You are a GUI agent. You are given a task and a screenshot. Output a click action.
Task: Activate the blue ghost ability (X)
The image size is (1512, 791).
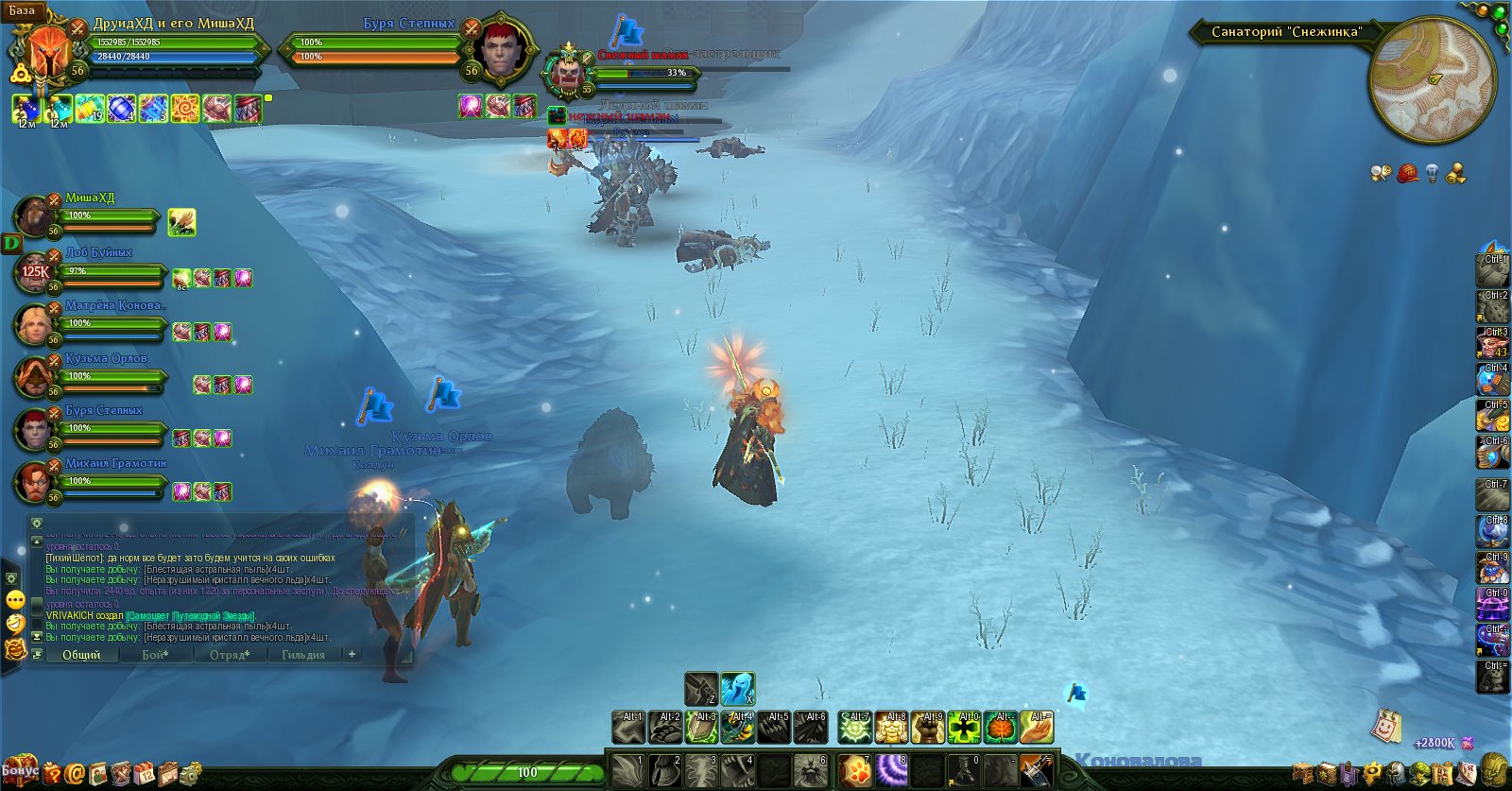tap(737, 689)
